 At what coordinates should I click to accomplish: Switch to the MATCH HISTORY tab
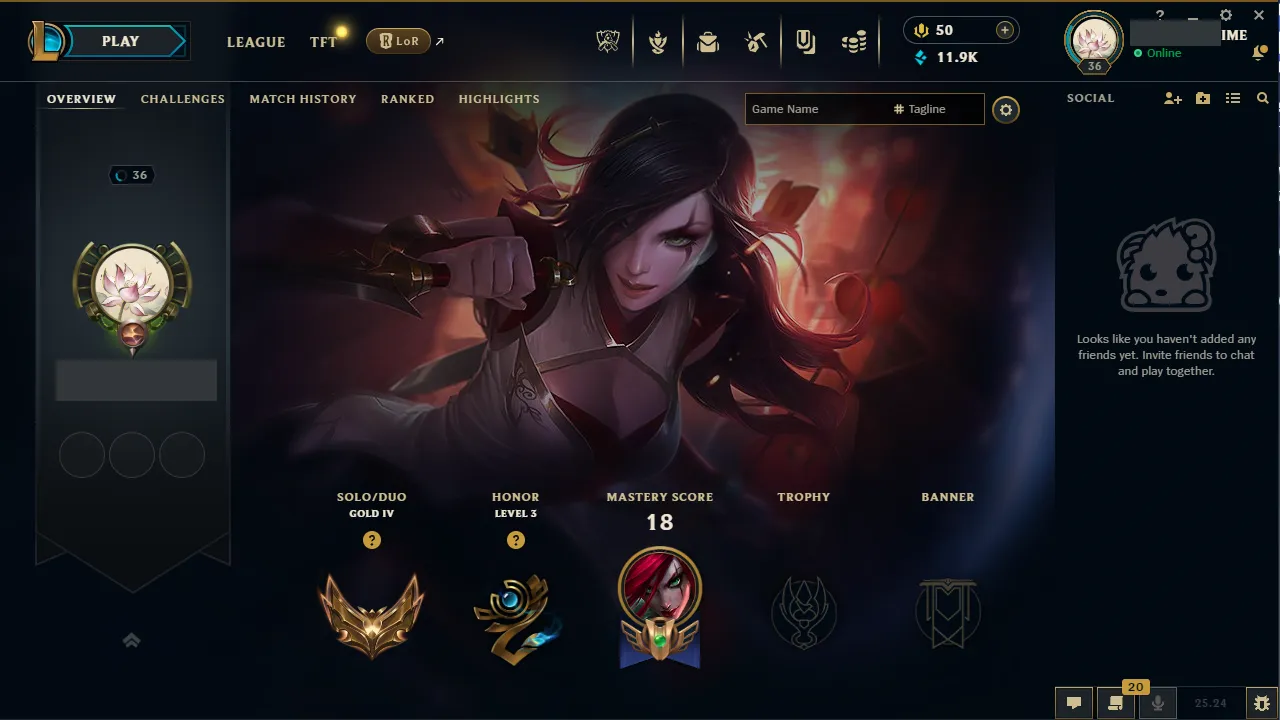[x=303, y=98]
